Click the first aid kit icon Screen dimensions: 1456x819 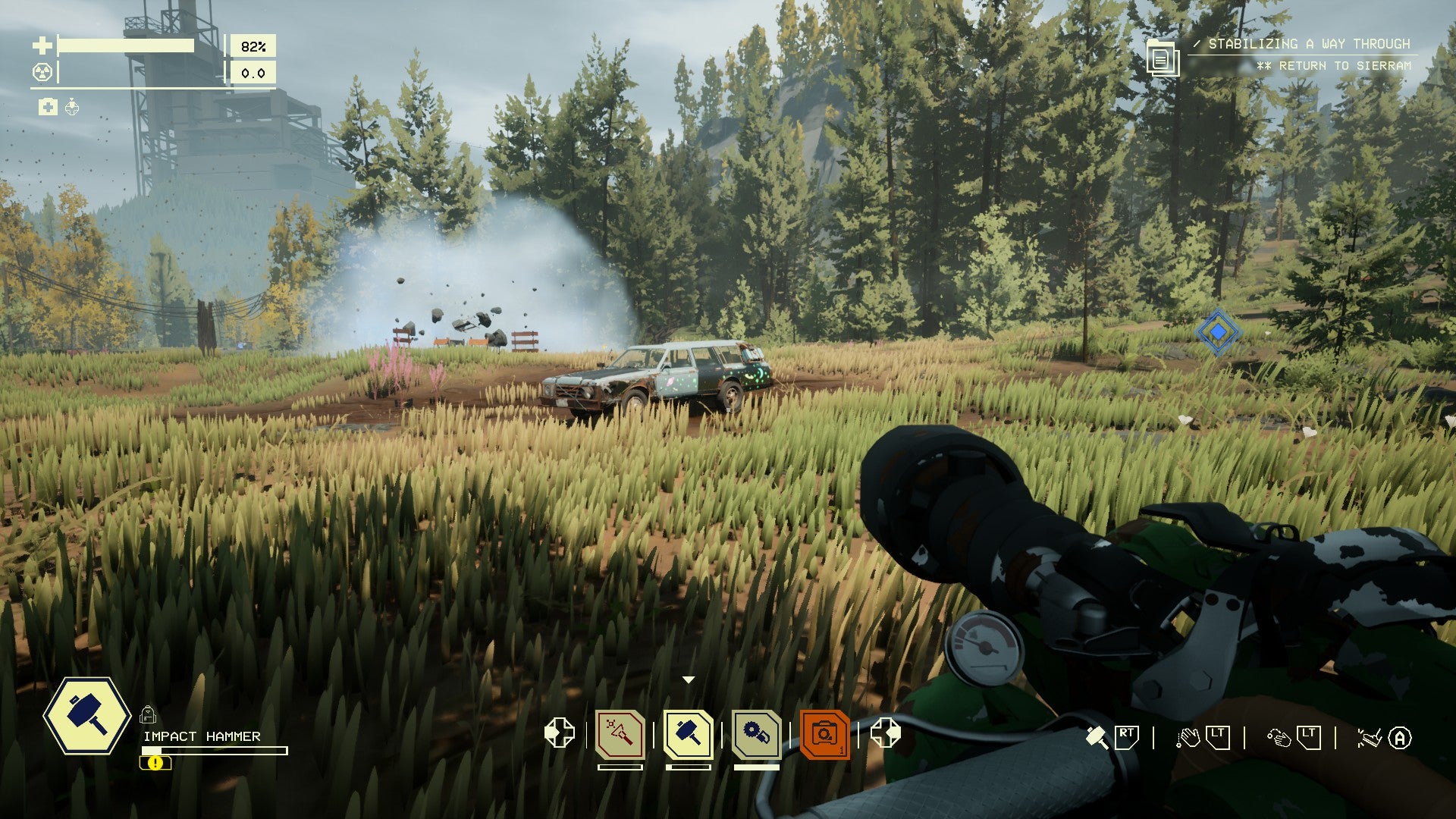click(48, 107)
